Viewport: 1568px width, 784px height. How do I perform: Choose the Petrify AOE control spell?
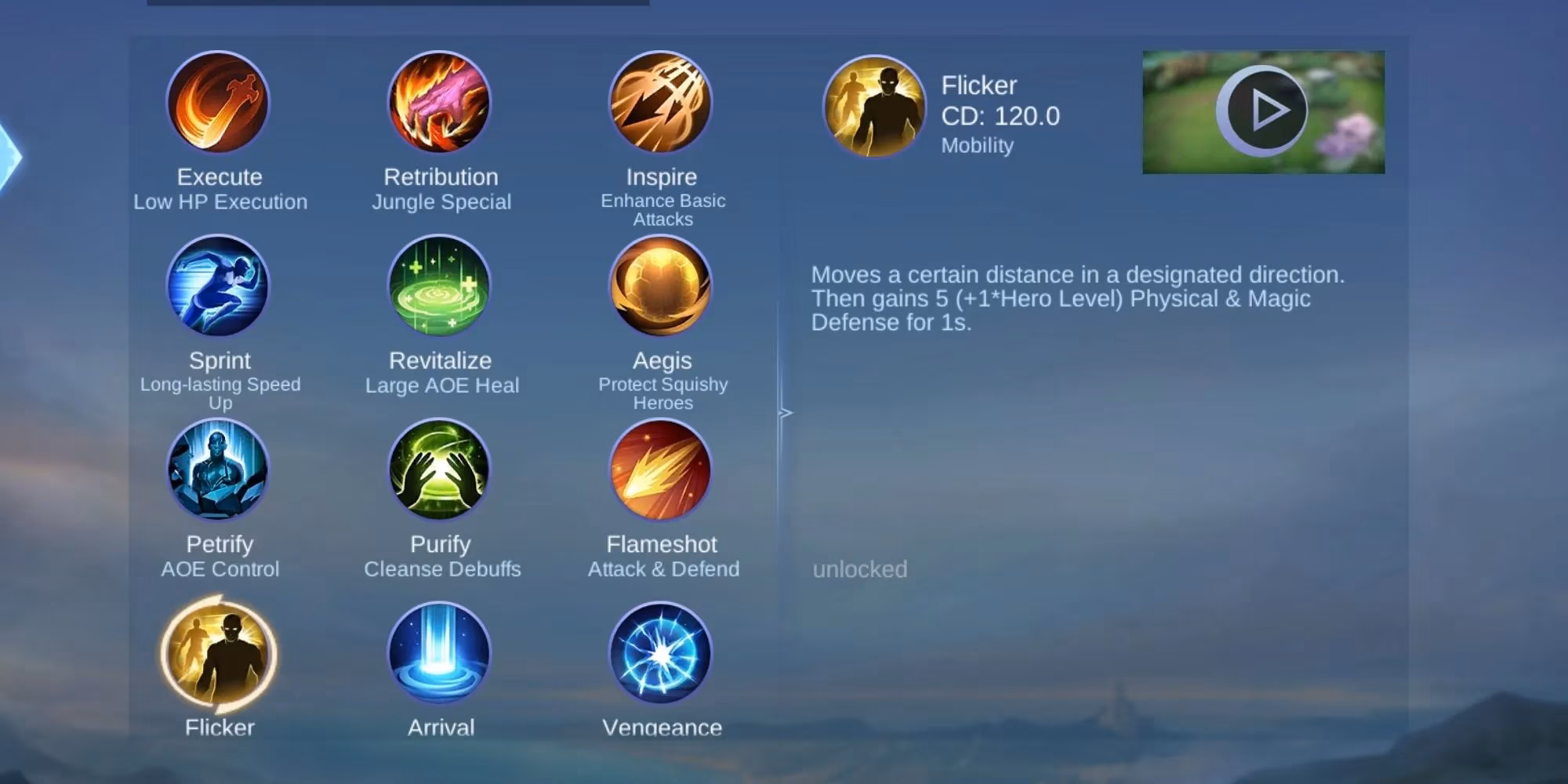click(x=218, y=471)
